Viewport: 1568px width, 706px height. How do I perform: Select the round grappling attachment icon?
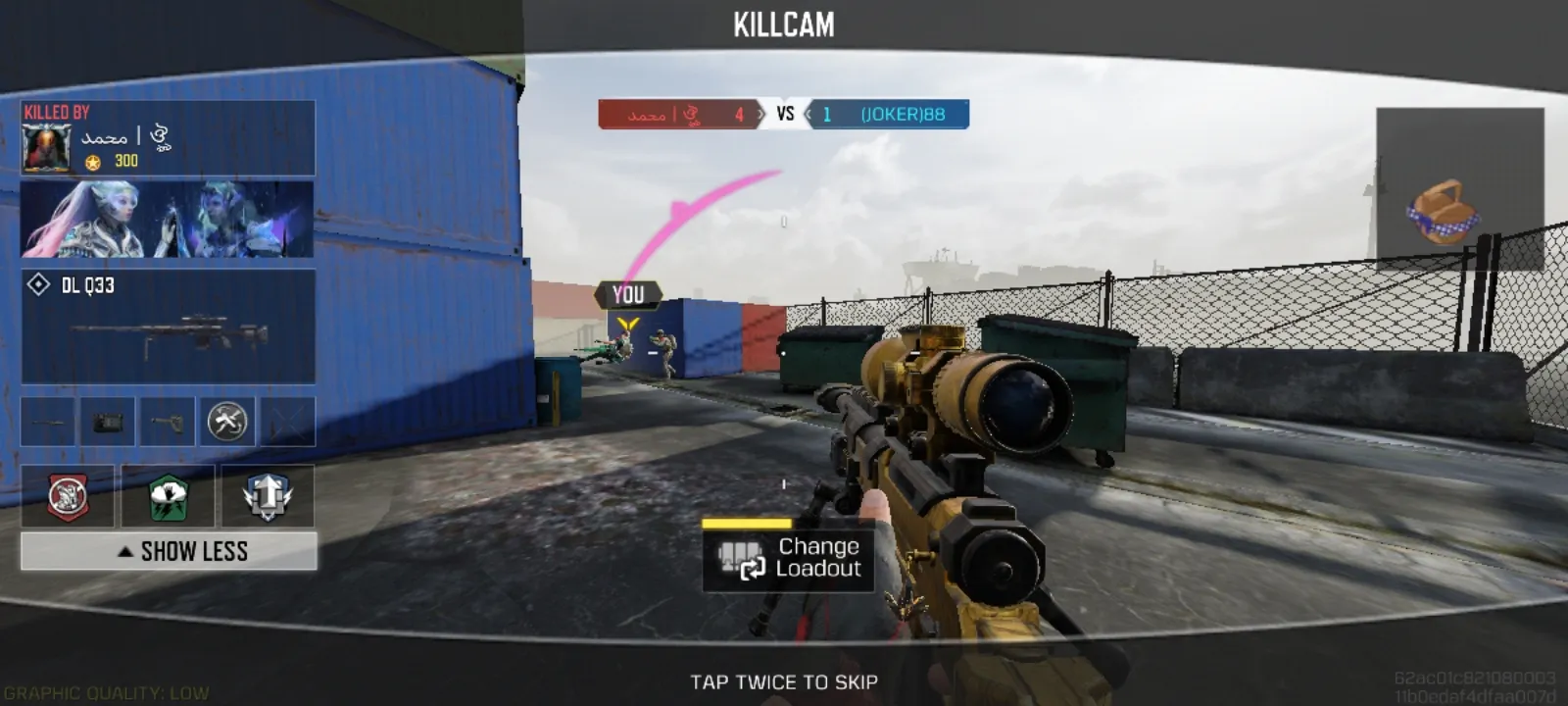(x=227, y=422)
